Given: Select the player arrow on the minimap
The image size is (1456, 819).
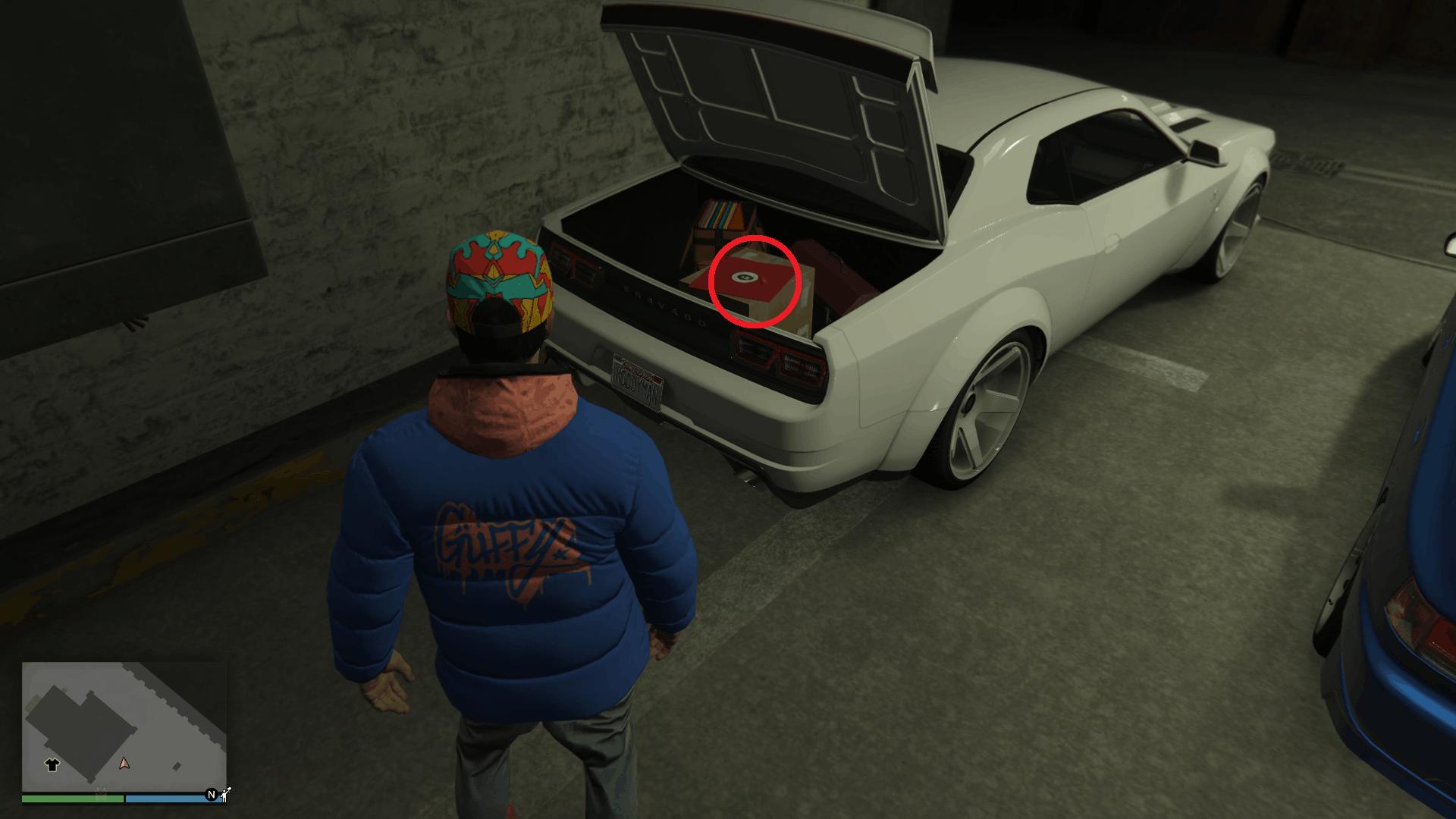Looking at the screenshot, I should 124,763.
